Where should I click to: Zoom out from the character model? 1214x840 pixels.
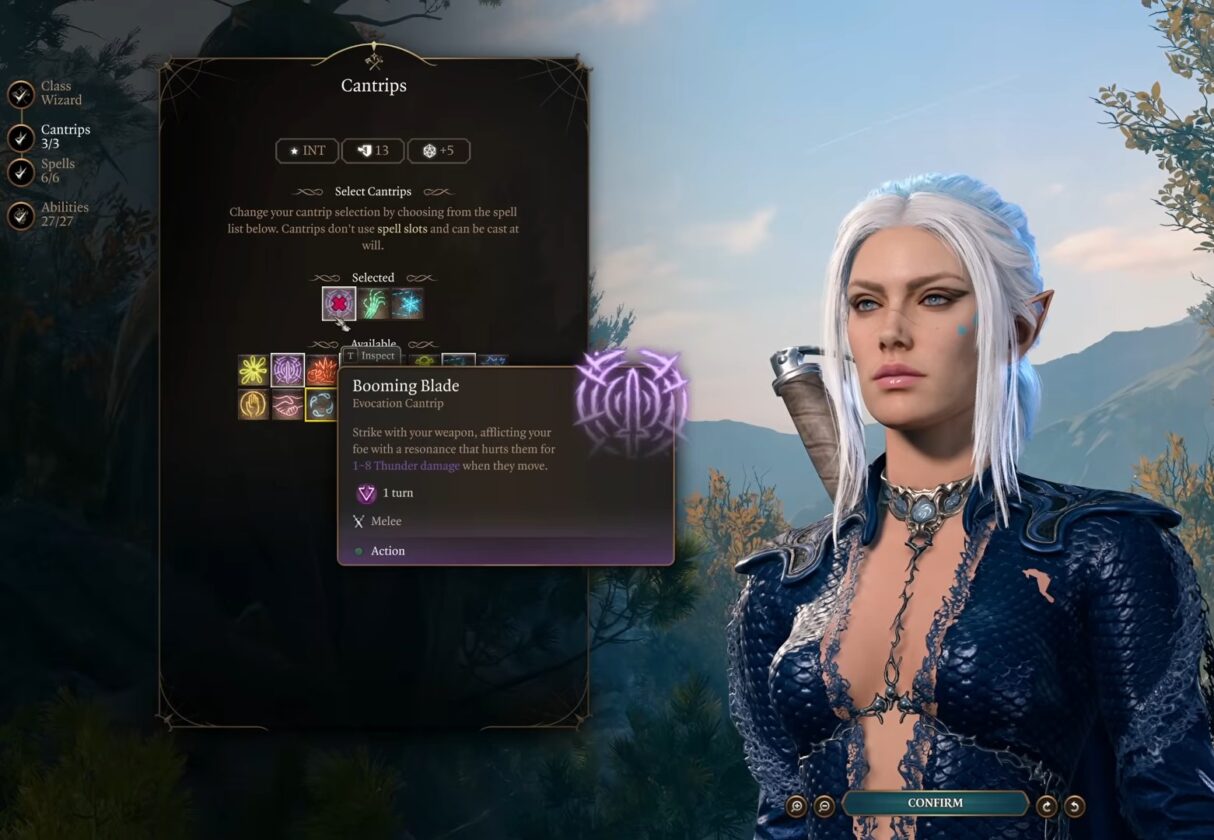pyautogui.click(x=824, y=805)
